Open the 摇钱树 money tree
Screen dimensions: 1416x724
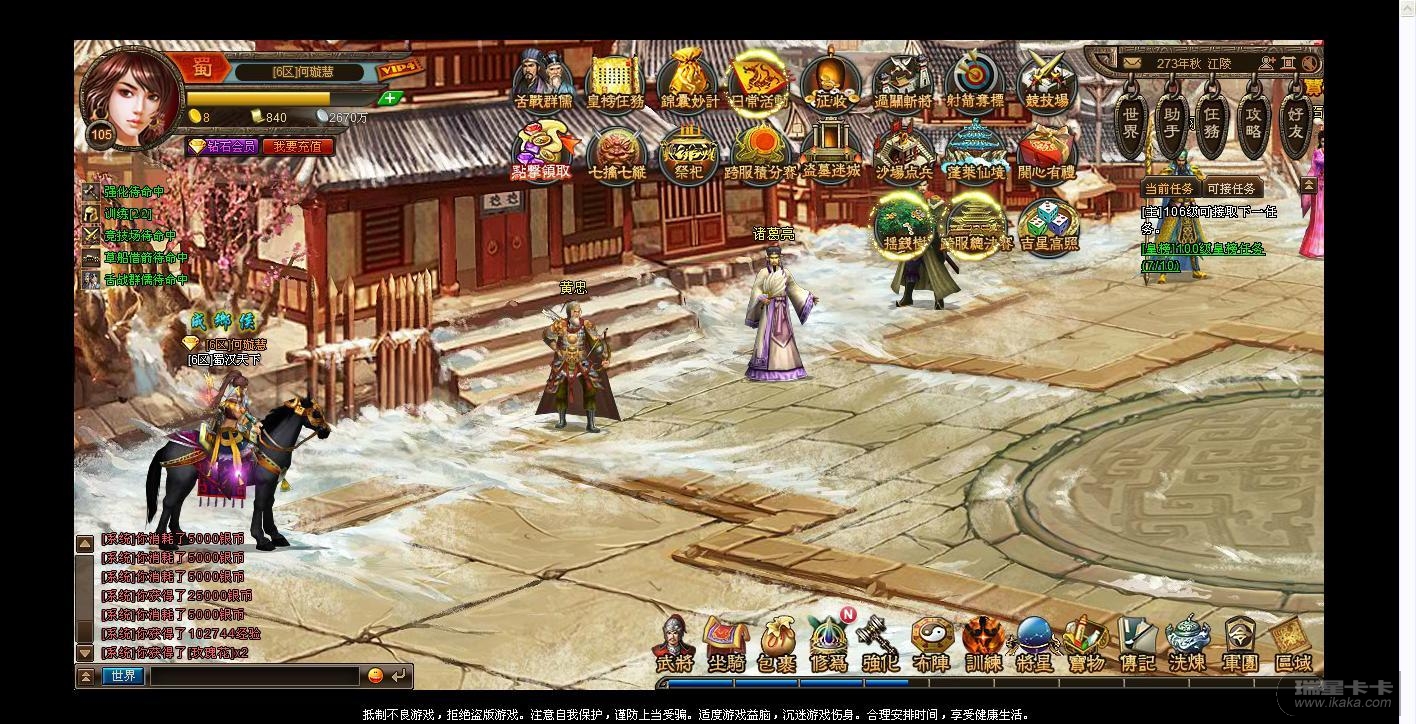point(902,225)
